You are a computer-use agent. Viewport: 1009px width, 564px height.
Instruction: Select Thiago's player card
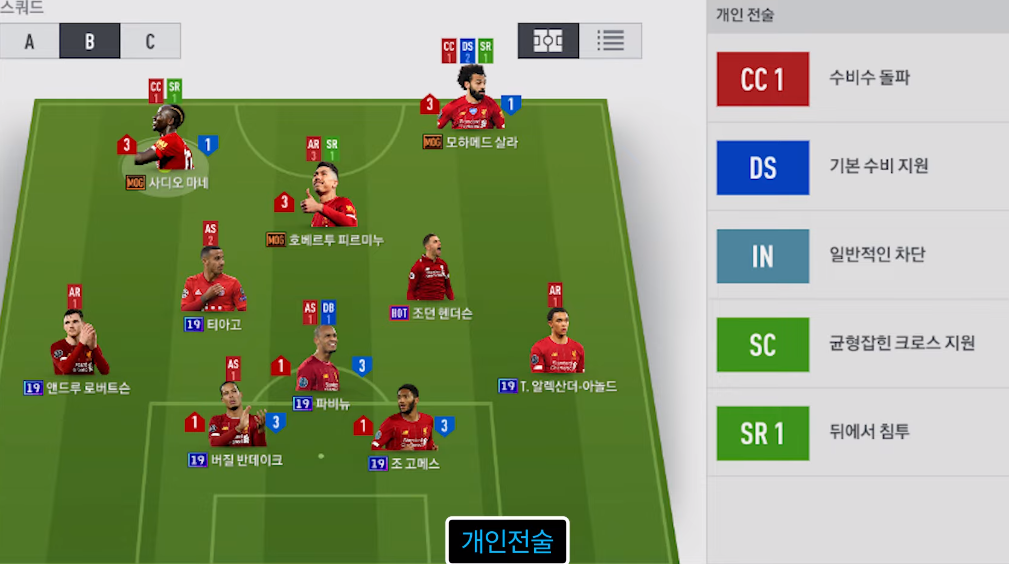coord(213,285)
